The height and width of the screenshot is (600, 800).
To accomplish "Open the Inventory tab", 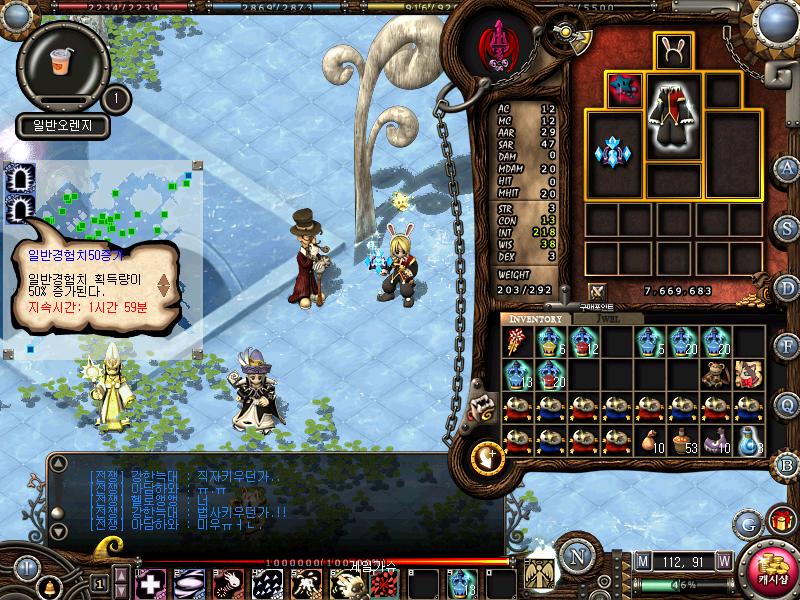I will pos(536,319).
